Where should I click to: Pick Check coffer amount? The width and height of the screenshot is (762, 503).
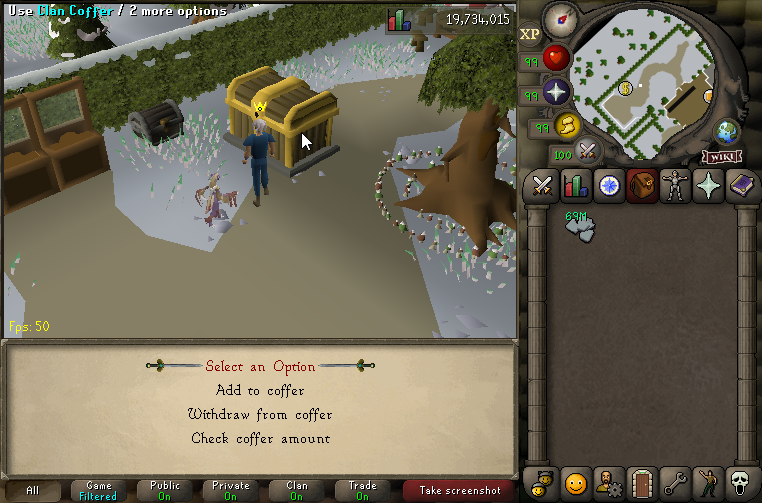pyautogui.click(x=260, y=438)
